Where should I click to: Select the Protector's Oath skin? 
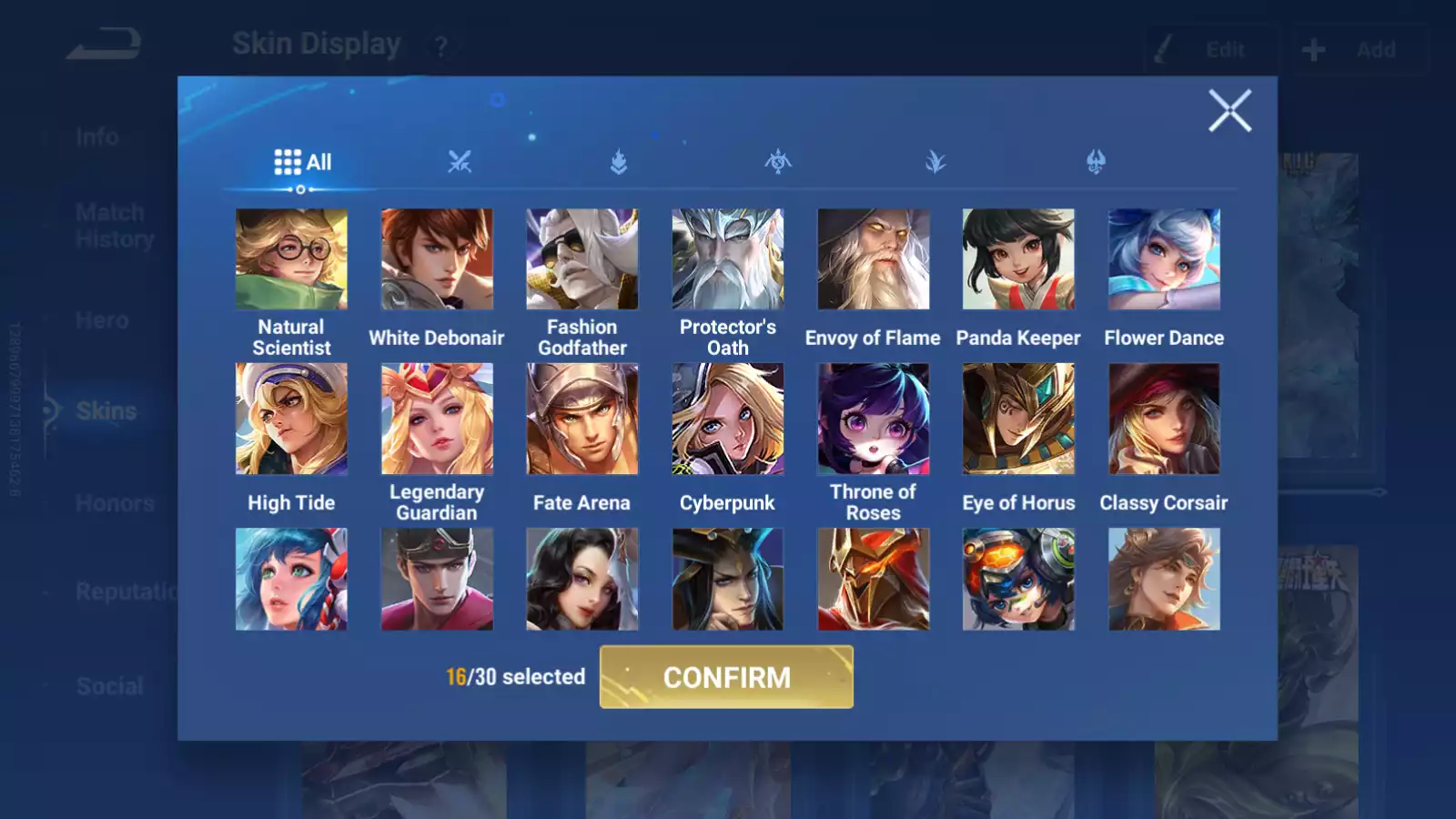(728, 259)
